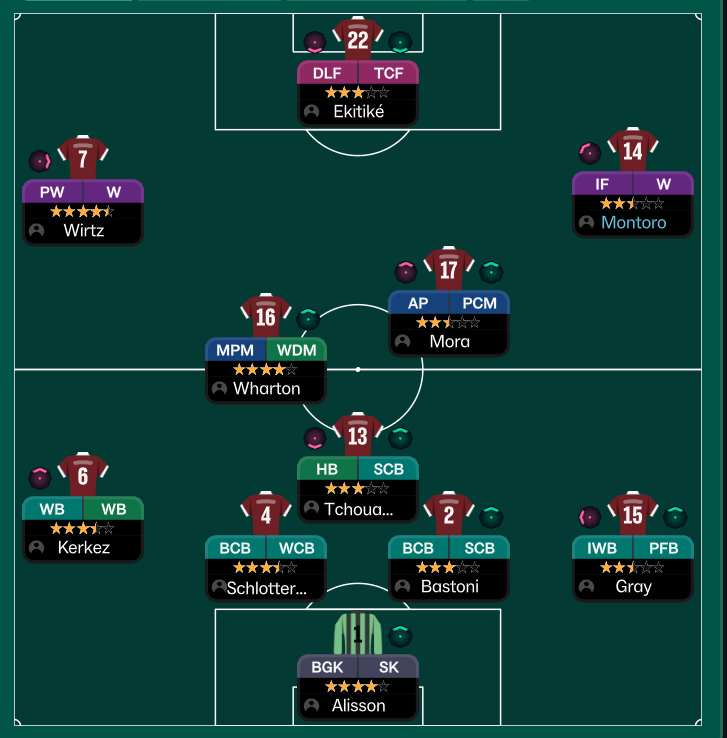Select Mora's PCM role label
This screenshot has height=738, width=727.
pos(479,303)
